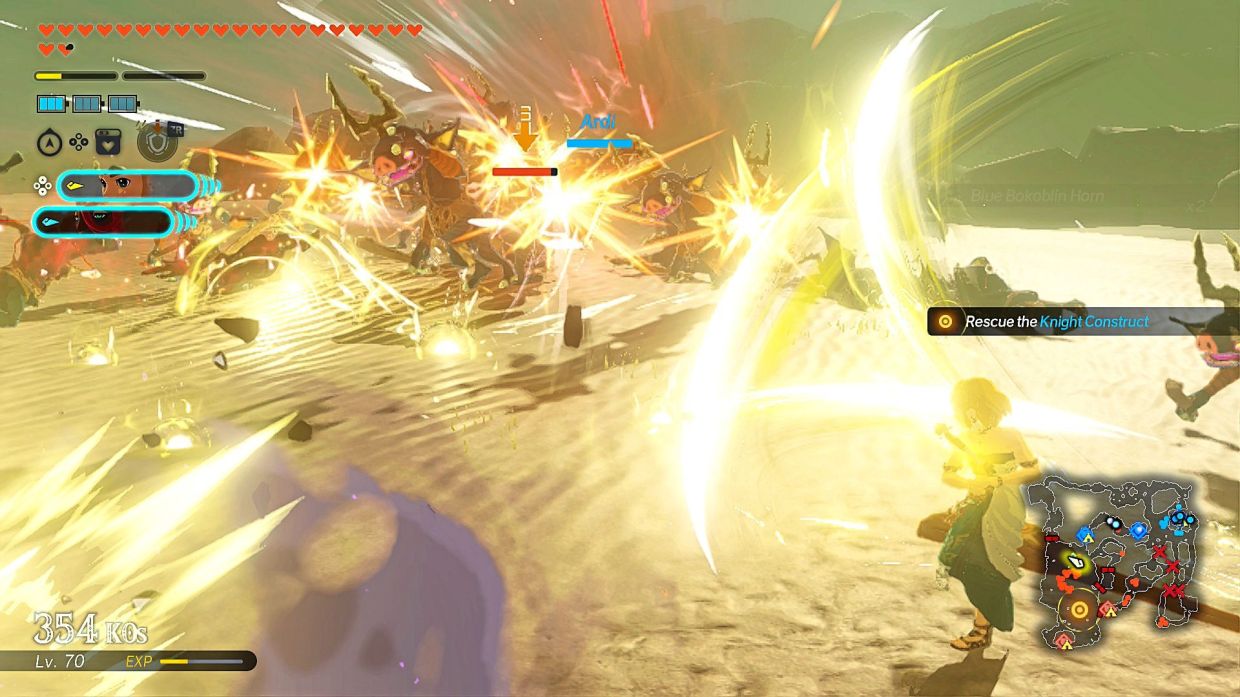The image size is (1240, 697).
Task: Use the heart recovery item icon
Action: click(x=107, y=142)
